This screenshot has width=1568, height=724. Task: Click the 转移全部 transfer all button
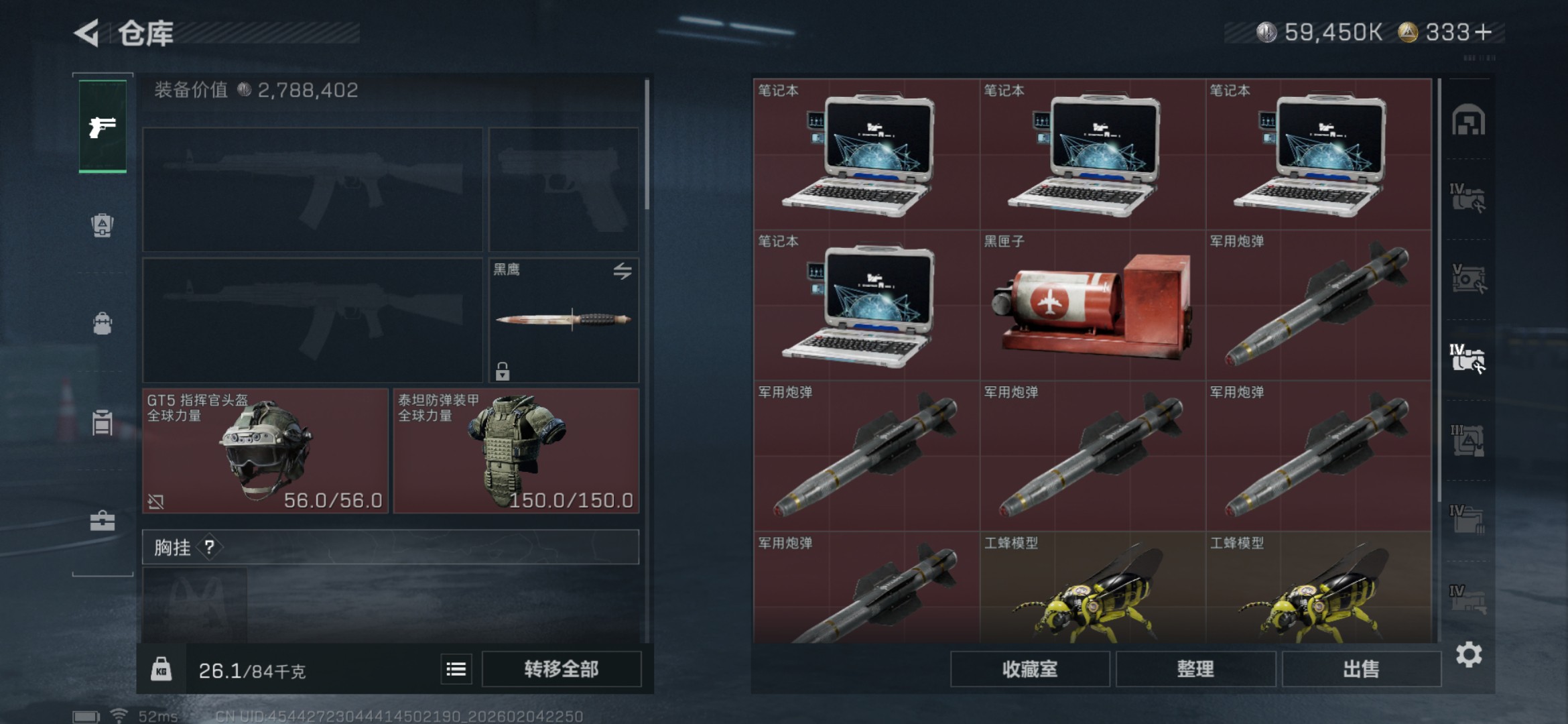[563, 668]
